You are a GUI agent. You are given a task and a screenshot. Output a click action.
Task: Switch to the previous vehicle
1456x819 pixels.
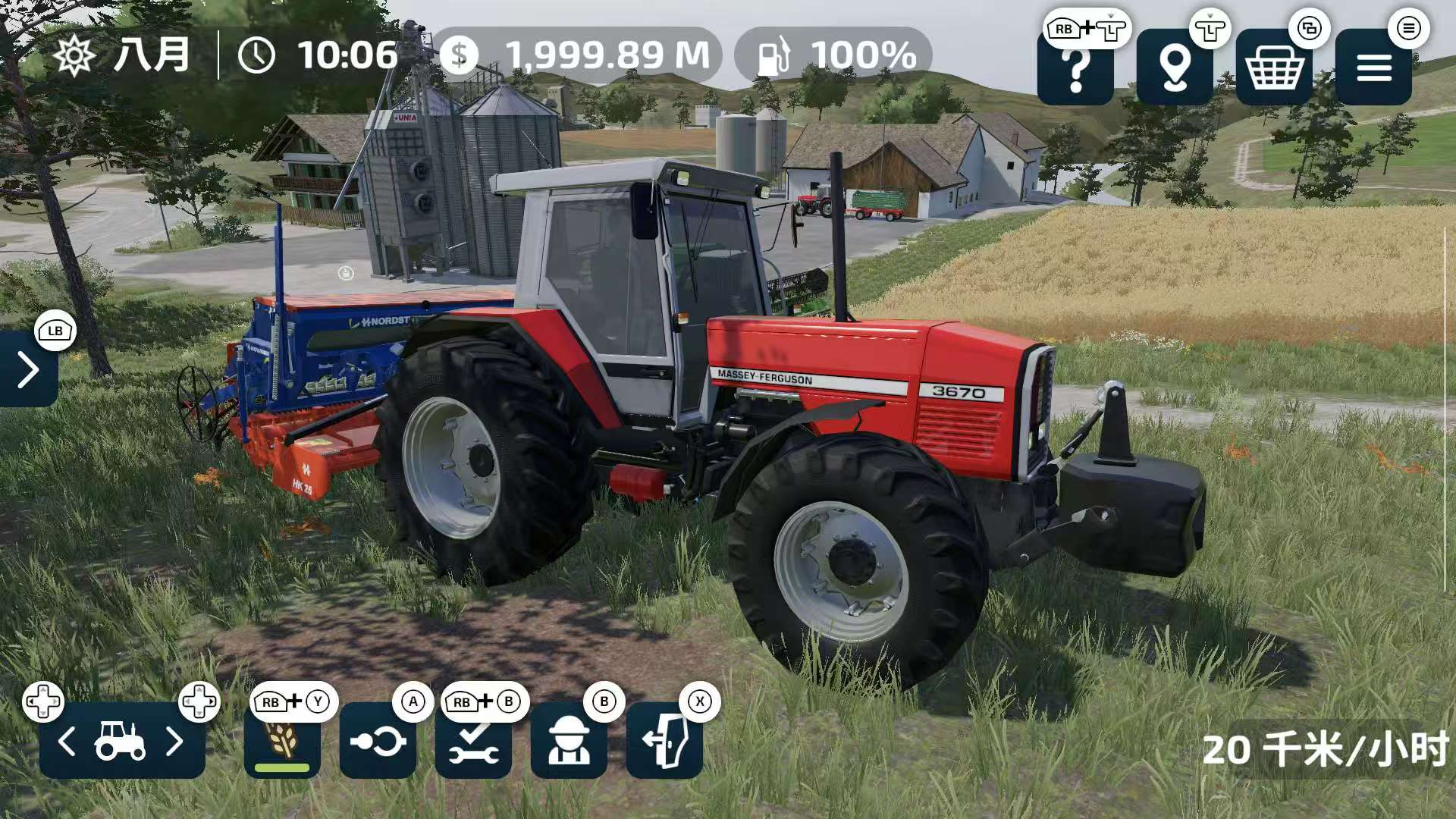[67, 741]
